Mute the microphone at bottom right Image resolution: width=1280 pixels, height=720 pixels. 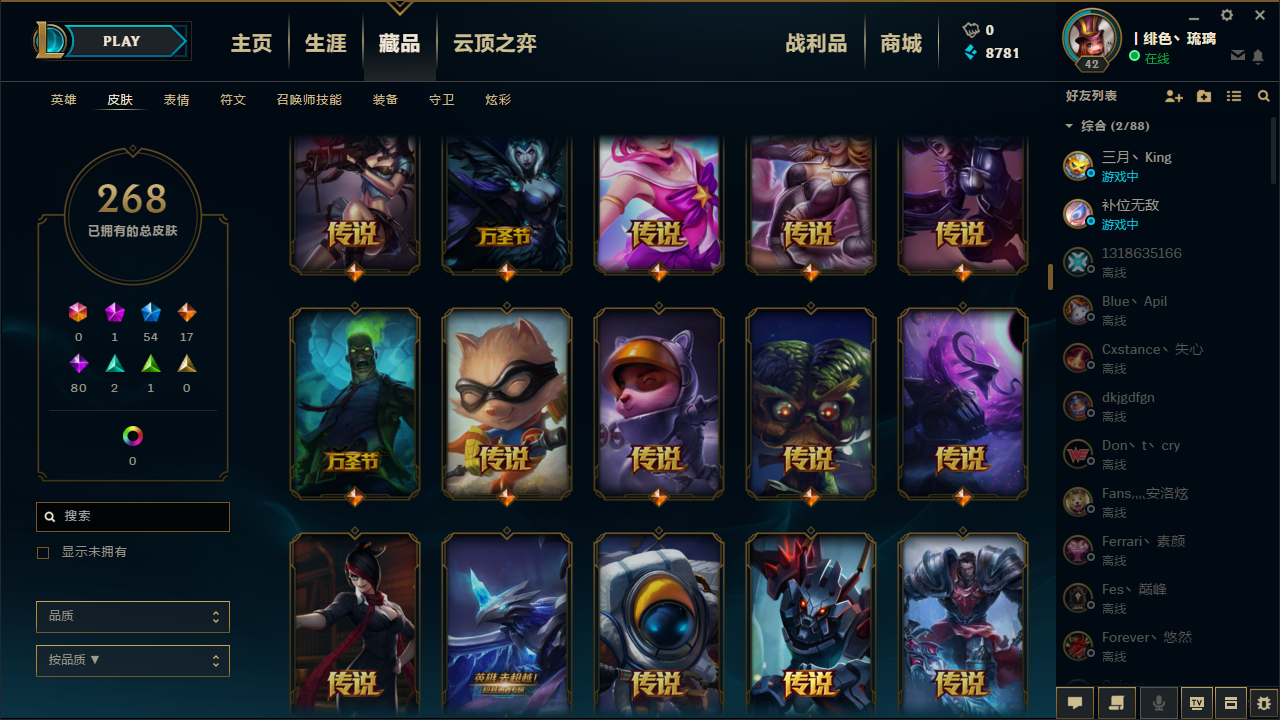point(1158,703)
